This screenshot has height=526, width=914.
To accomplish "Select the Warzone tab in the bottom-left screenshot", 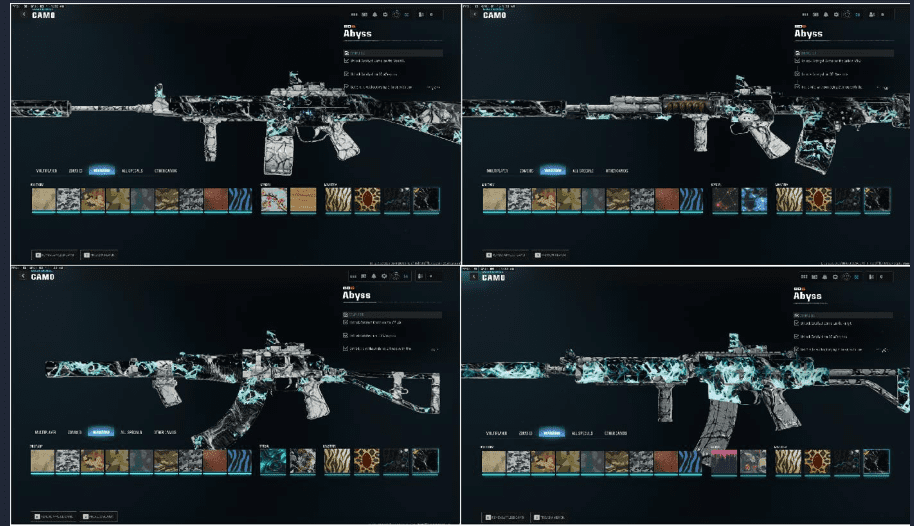I will [x=101, y=433].
